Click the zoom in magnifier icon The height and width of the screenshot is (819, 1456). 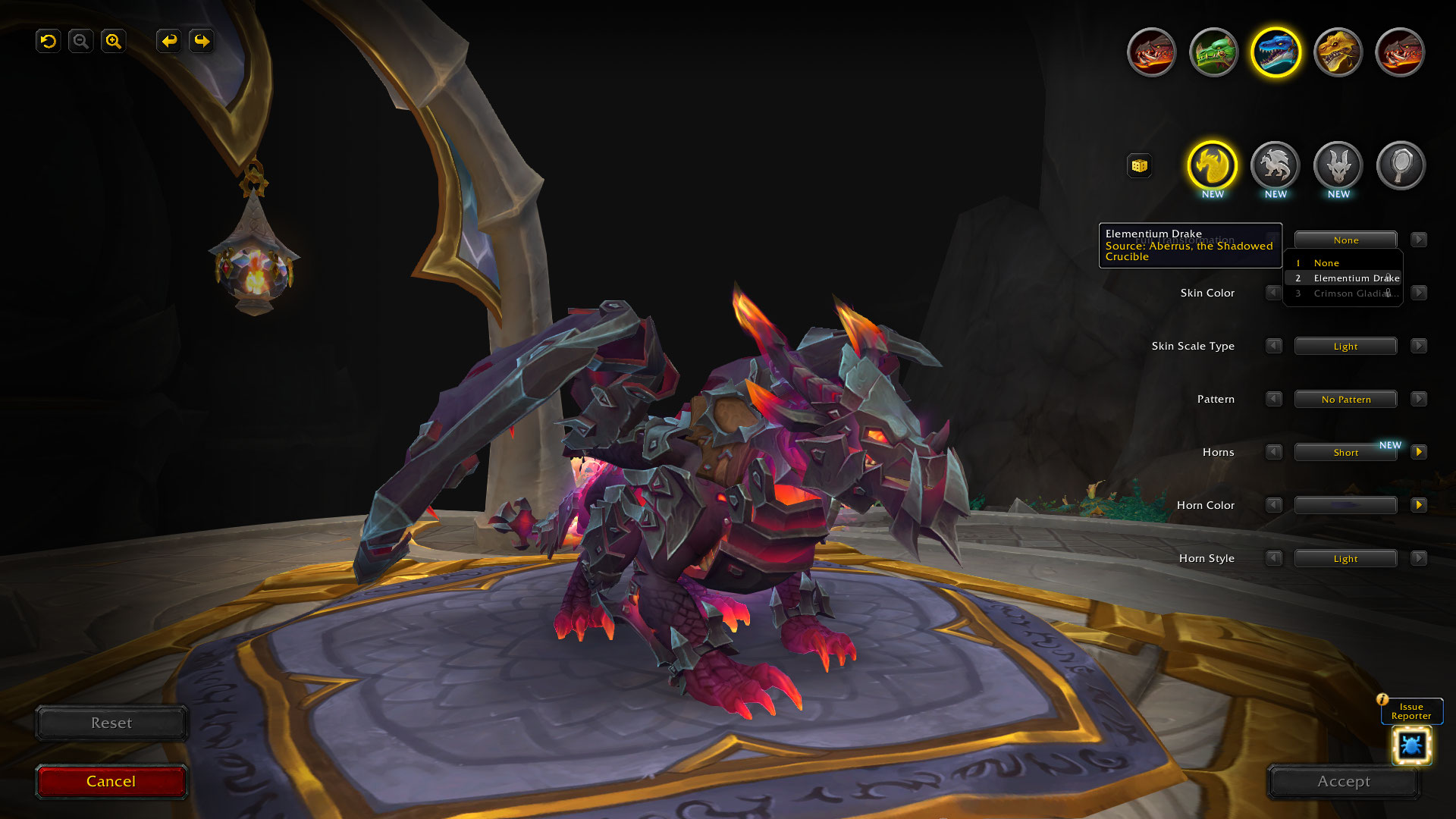113,42
